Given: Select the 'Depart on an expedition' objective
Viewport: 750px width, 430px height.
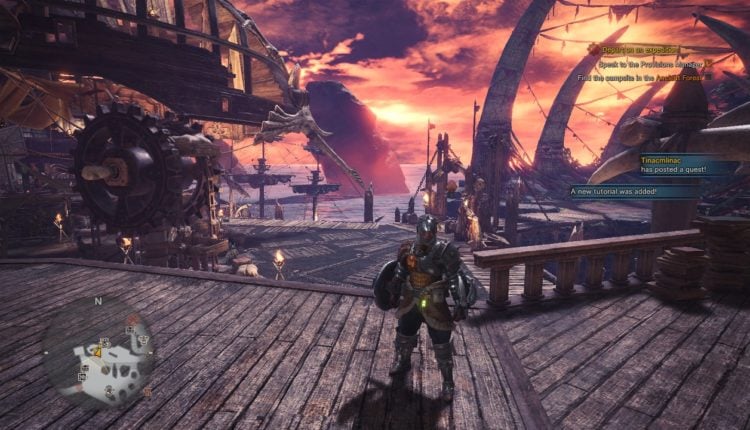Looking at the screenshot, I should click(x=650, y=48).
